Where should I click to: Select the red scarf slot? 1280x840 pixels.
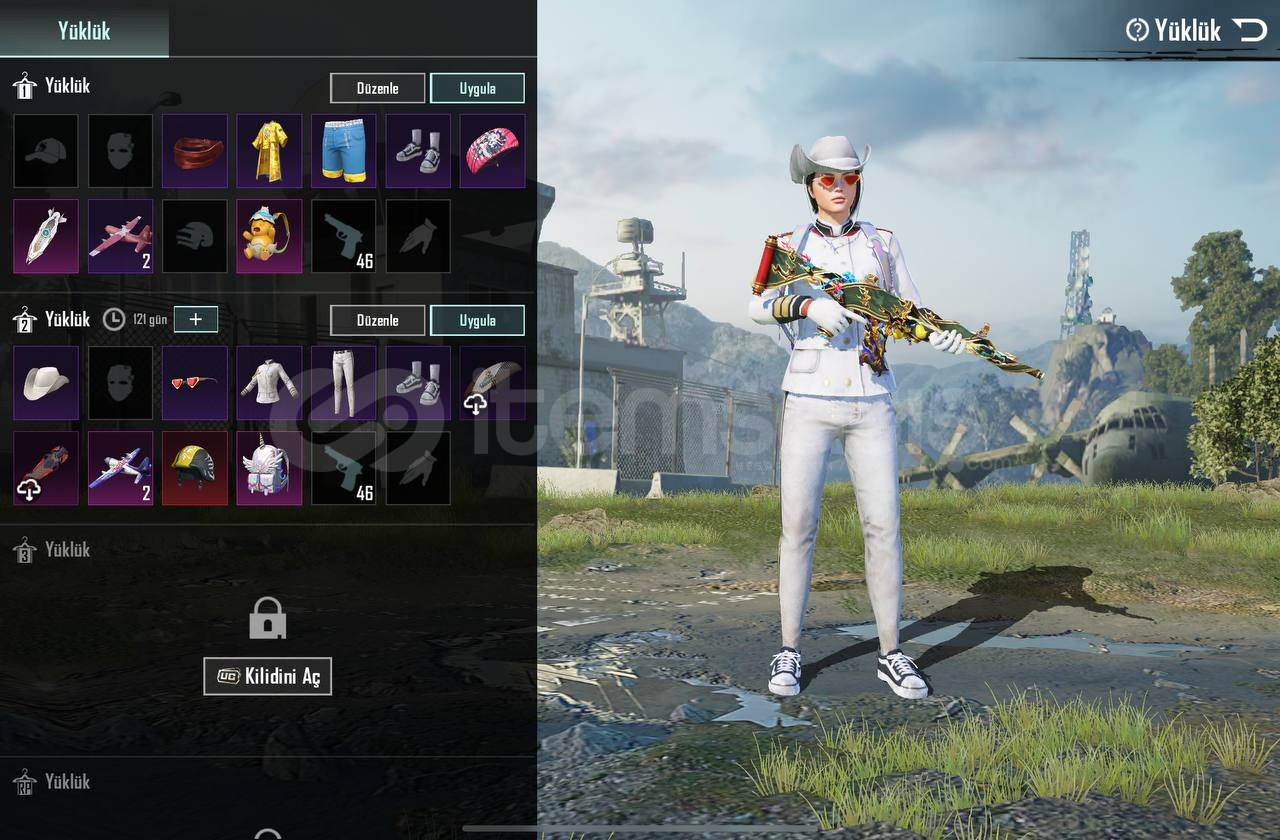coord(195,151)
